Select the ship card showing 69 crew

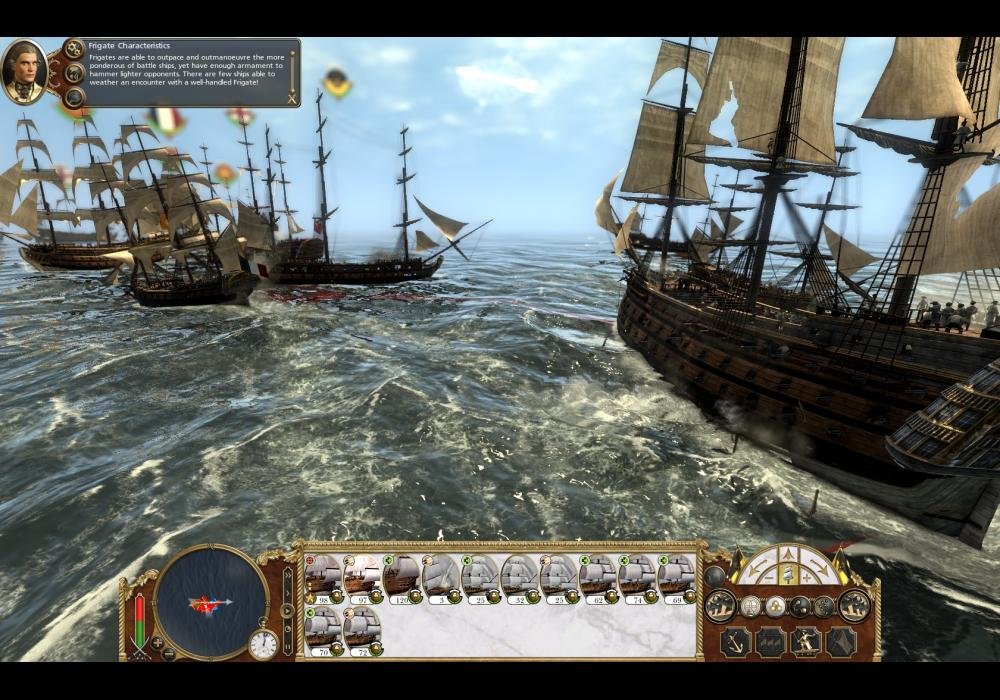[x=677, y=577]
